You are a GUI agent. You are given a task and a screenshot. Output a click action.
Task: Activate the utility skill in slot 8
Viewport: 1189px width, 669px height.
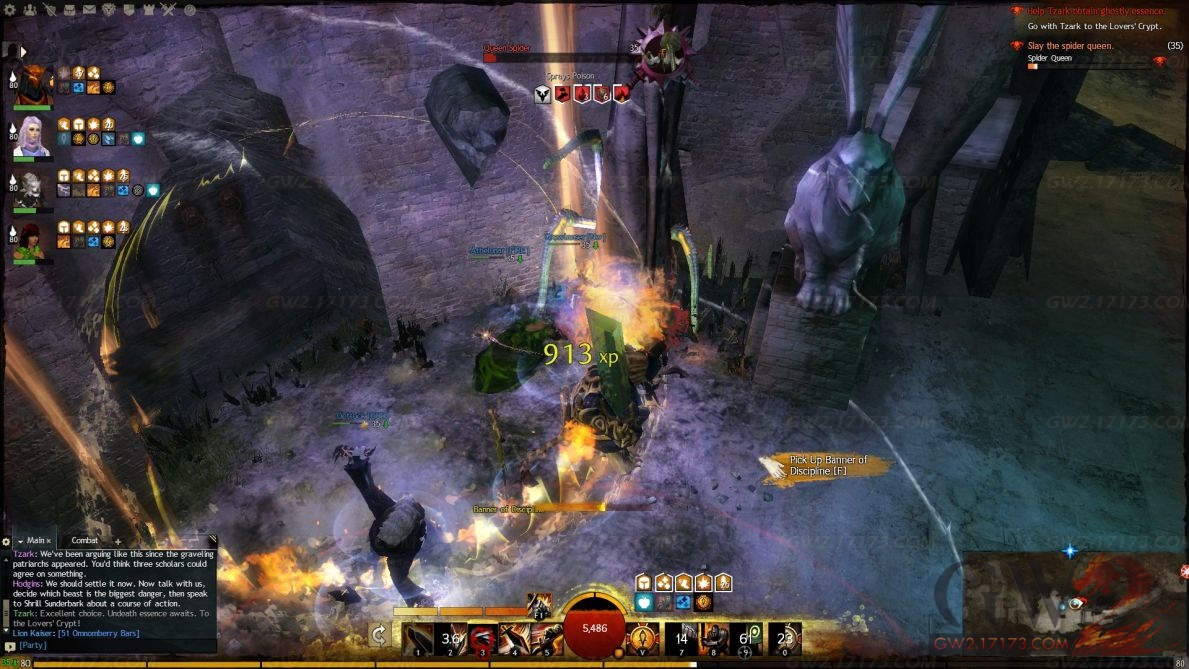coord(714,637)
